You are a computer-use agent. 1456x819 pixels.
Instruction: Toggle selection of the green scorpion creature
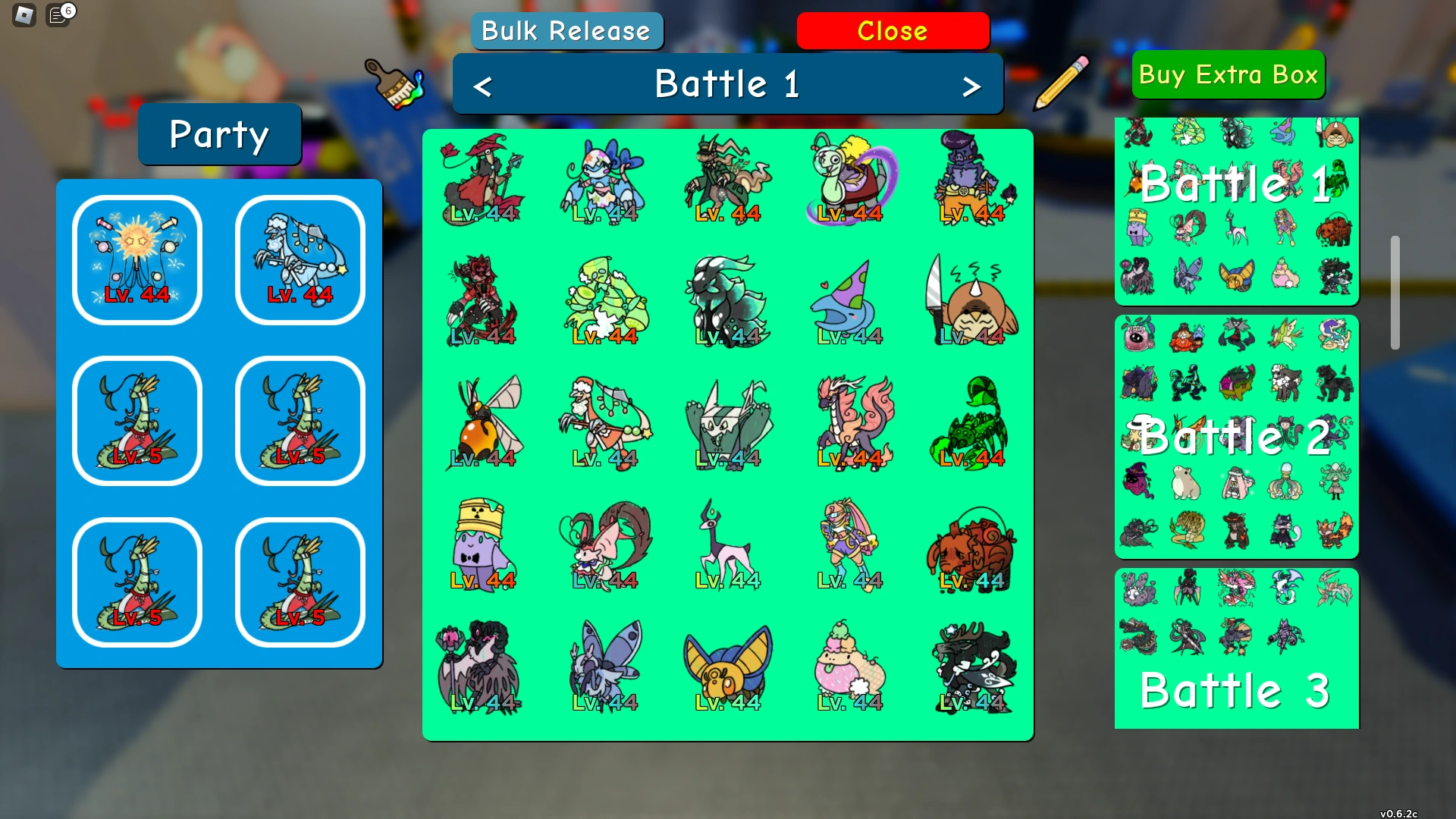(973, 422)
